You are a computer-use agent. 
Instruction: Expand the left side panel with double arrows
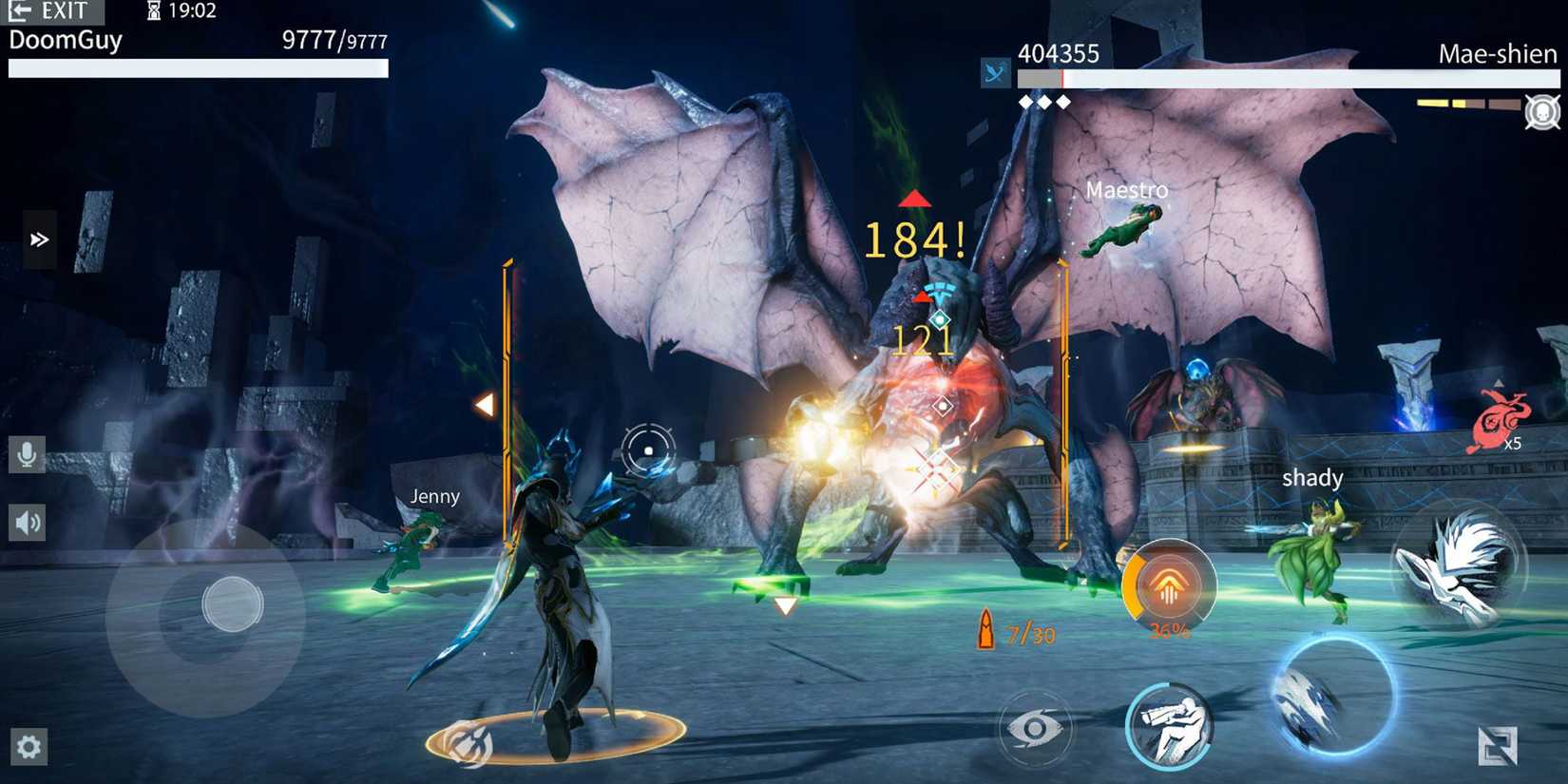point(39,240)
